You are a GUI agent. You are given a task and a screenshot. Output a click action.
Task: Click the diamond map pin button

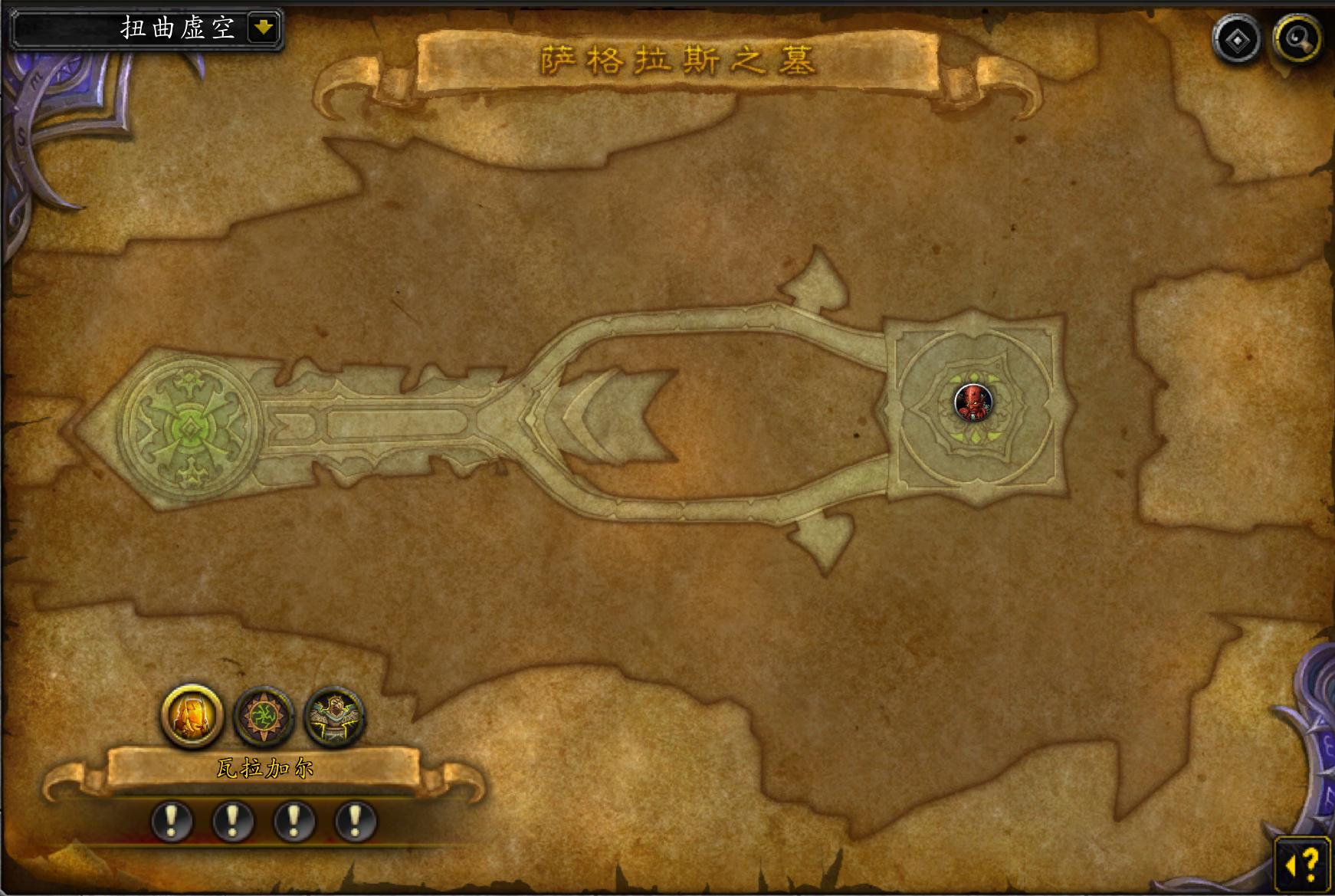pyautogui.click(x=1235, y=40)
